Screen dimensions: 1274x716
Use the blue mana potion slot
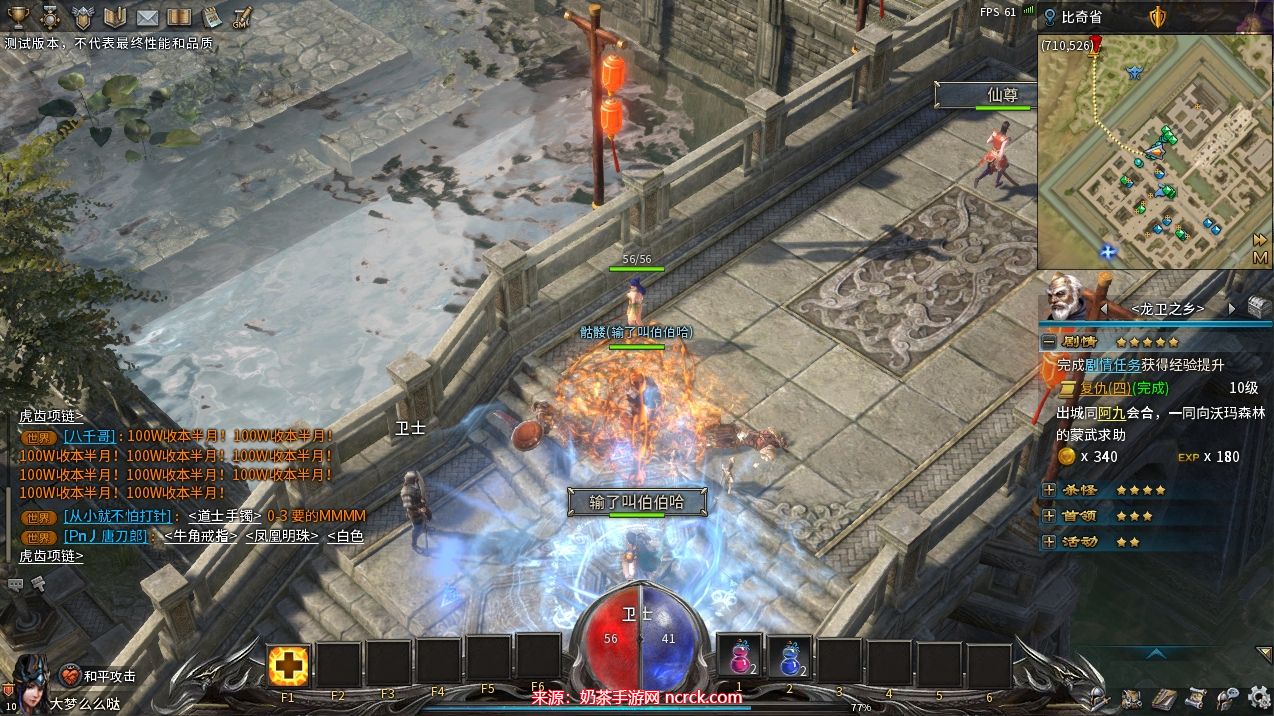click(x=790, y=660)
